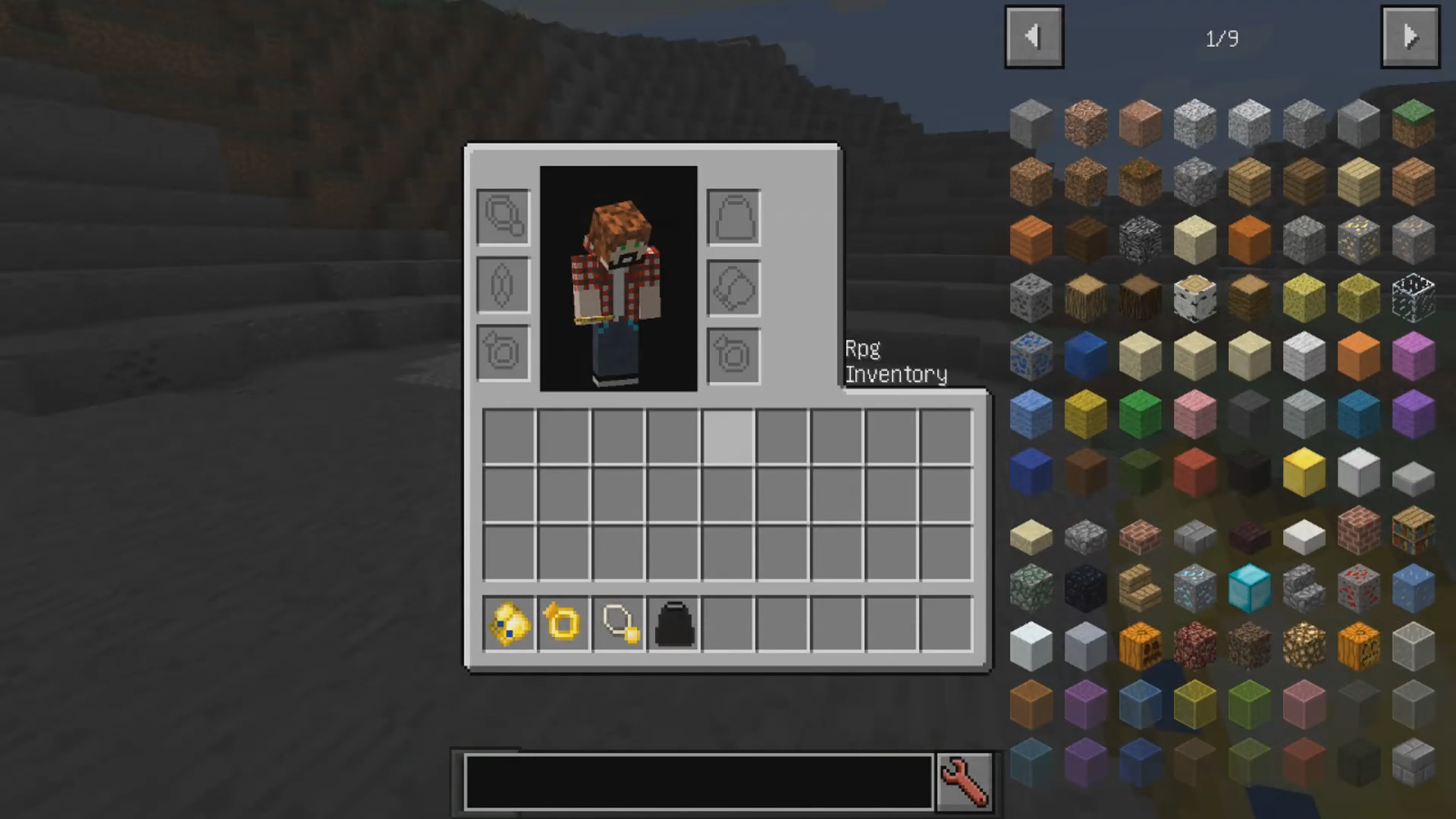Pick up the gold blue-gem item in the hotbar
The height and width of the screenshot is (819, 1456).
(x=508, y=624)
